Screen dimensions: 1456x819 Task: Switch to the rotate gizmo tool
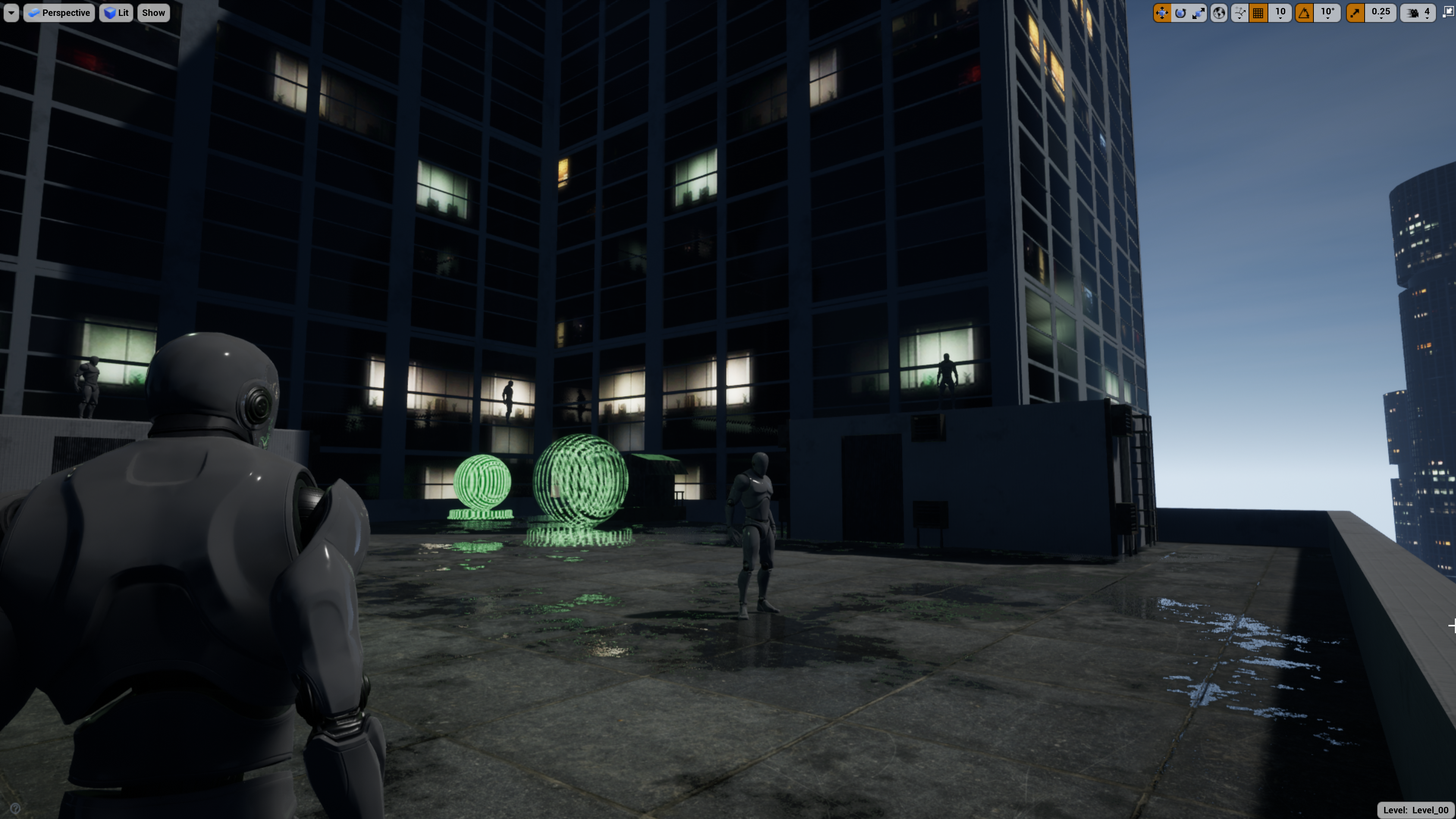[1180, 13]
